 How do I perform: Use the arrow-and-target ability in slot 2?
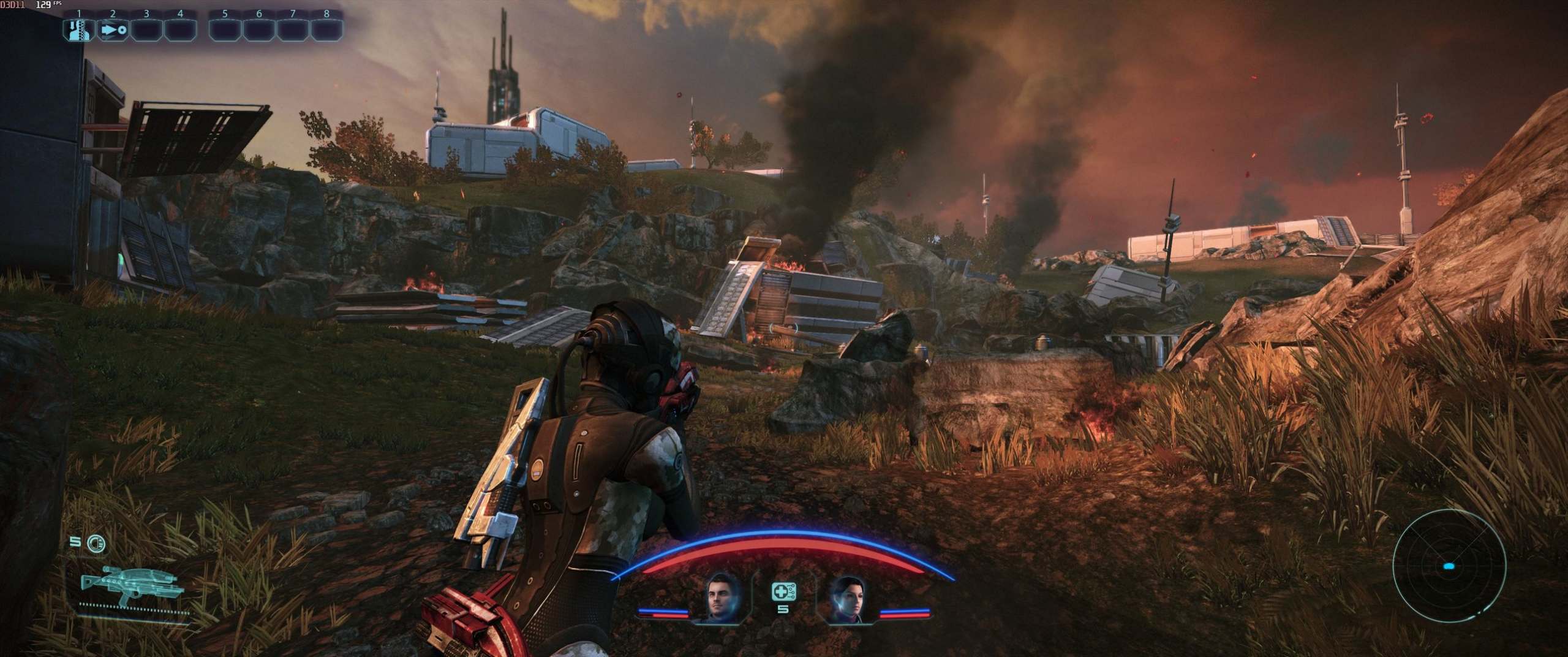113,29
